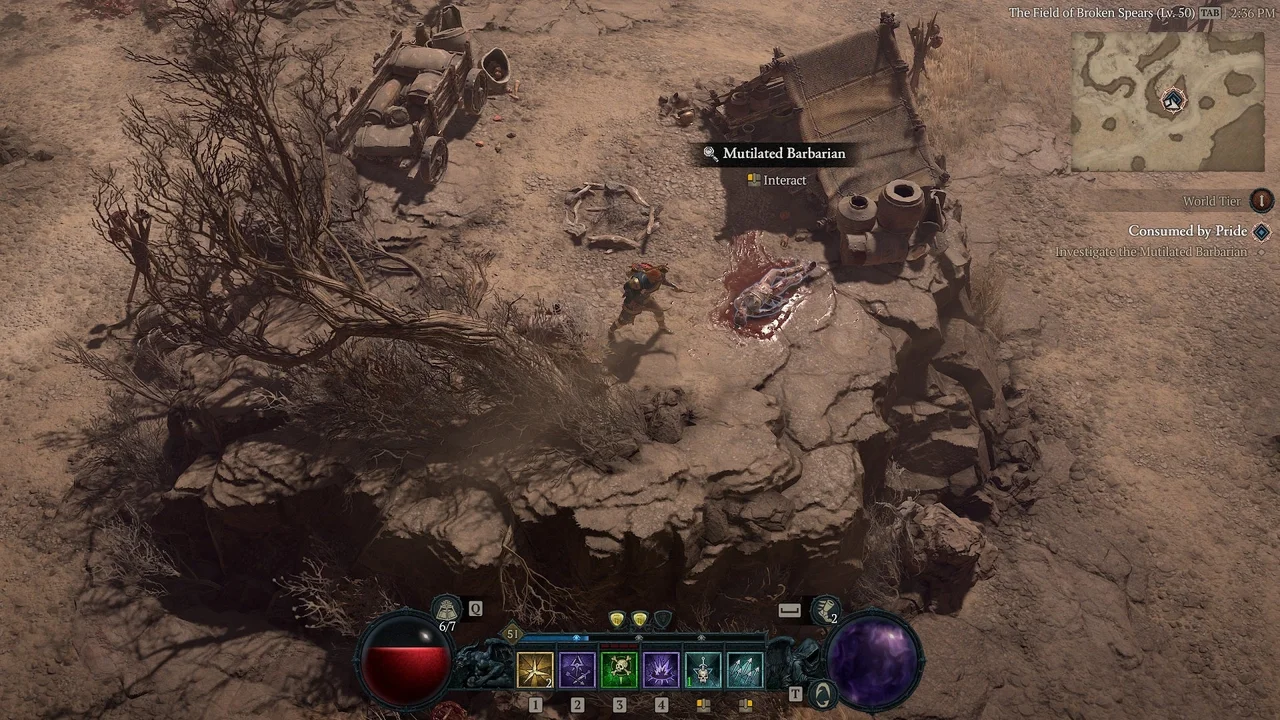Click the World Tier icon
This screenshot has width=1280, height=720.
coord(1262,200)
